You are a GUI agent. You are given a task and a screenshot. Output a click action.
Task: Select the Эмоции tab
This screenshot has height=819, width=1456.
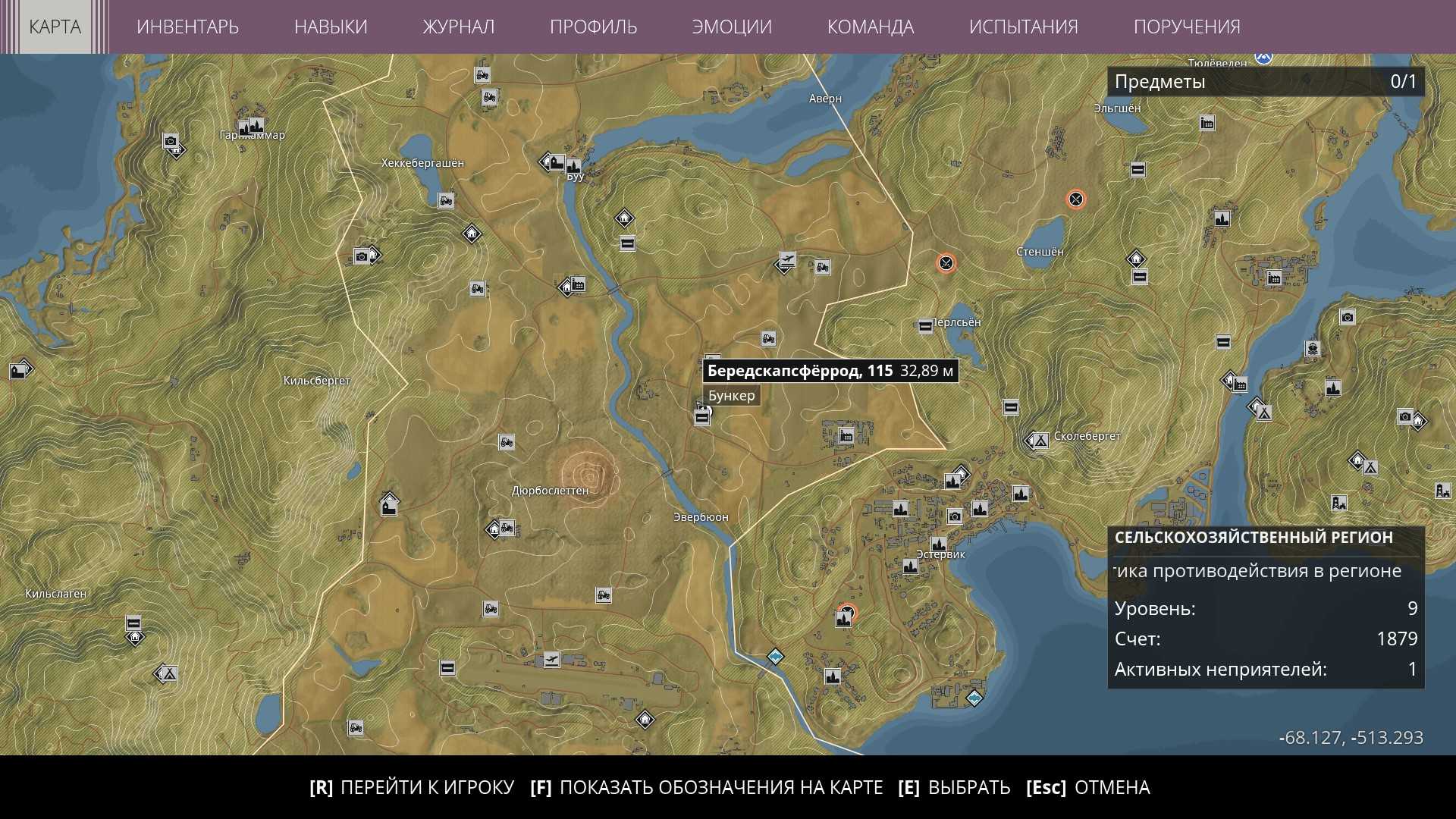point(732,27)
